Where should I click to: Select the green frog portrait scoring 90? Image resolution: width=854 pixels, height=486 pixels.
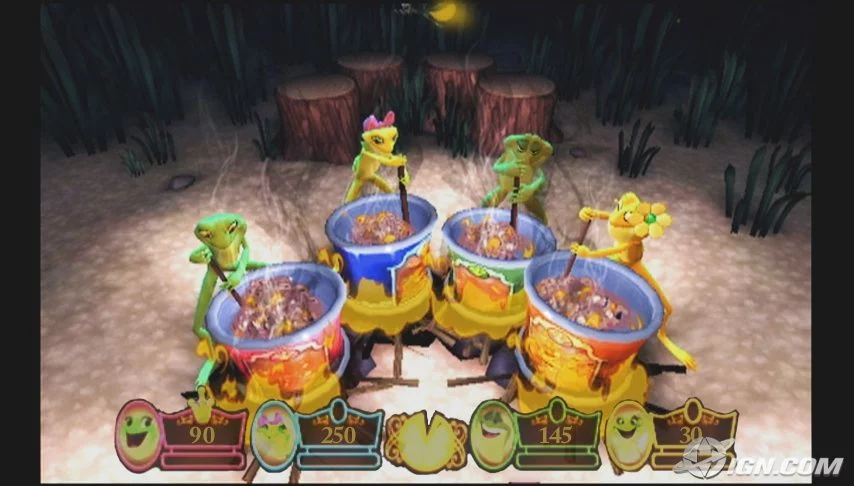point(139,435)
